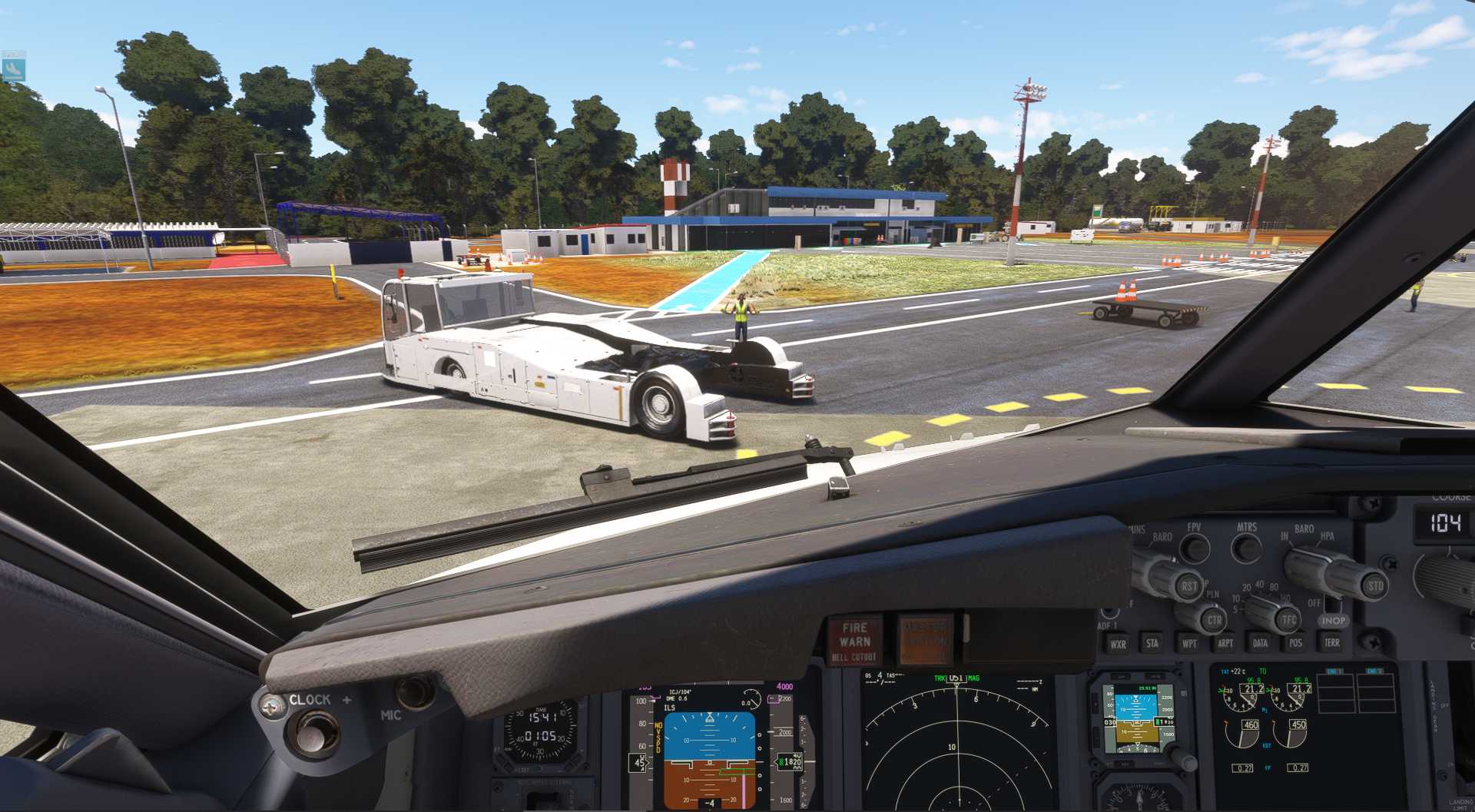This screenshot has height=812, width=1475.
Task: Click the CTR map center knob
Action: (x=1213, y=620)
